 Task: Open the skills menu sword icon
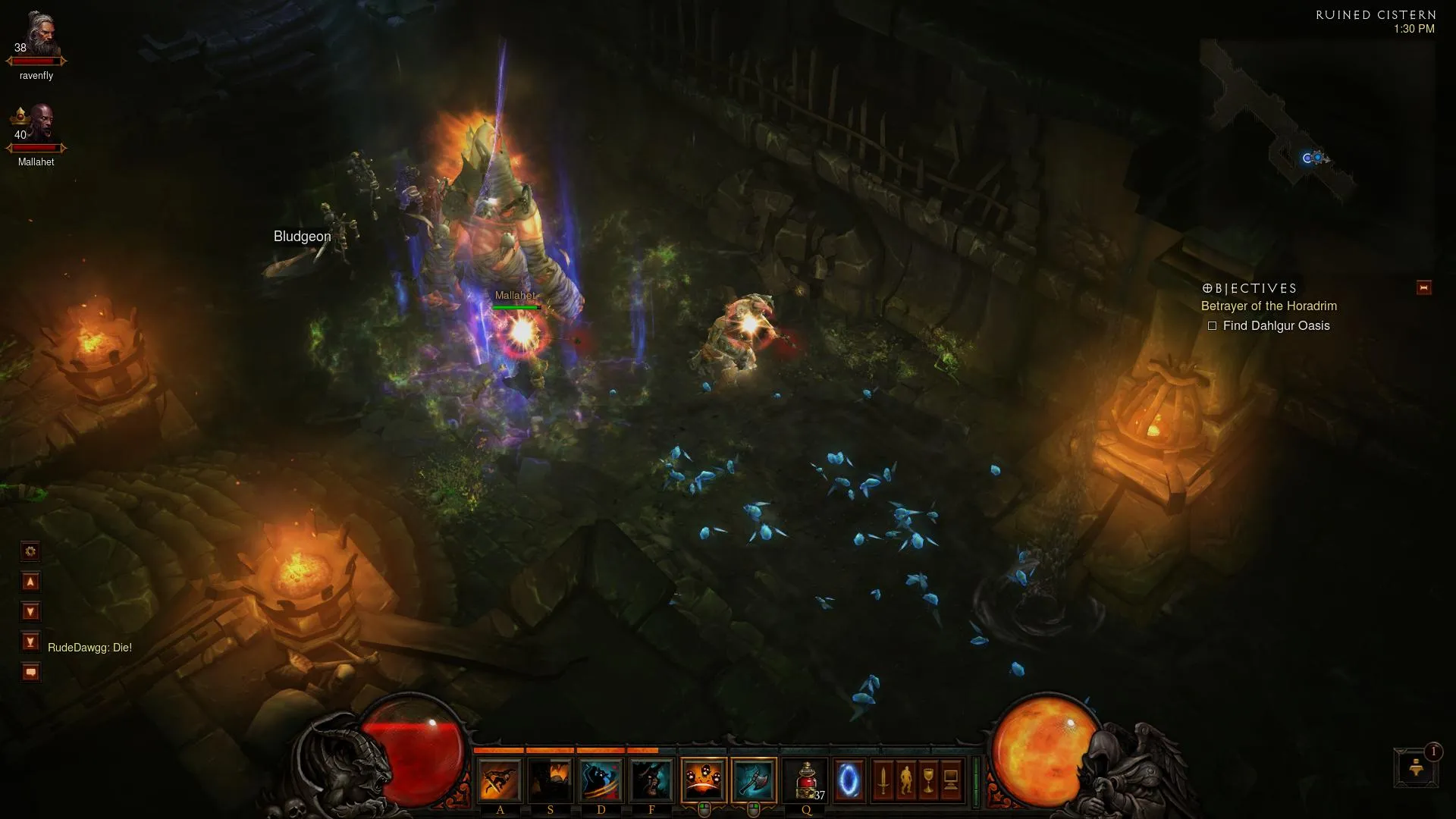click(x=883, y=780)
